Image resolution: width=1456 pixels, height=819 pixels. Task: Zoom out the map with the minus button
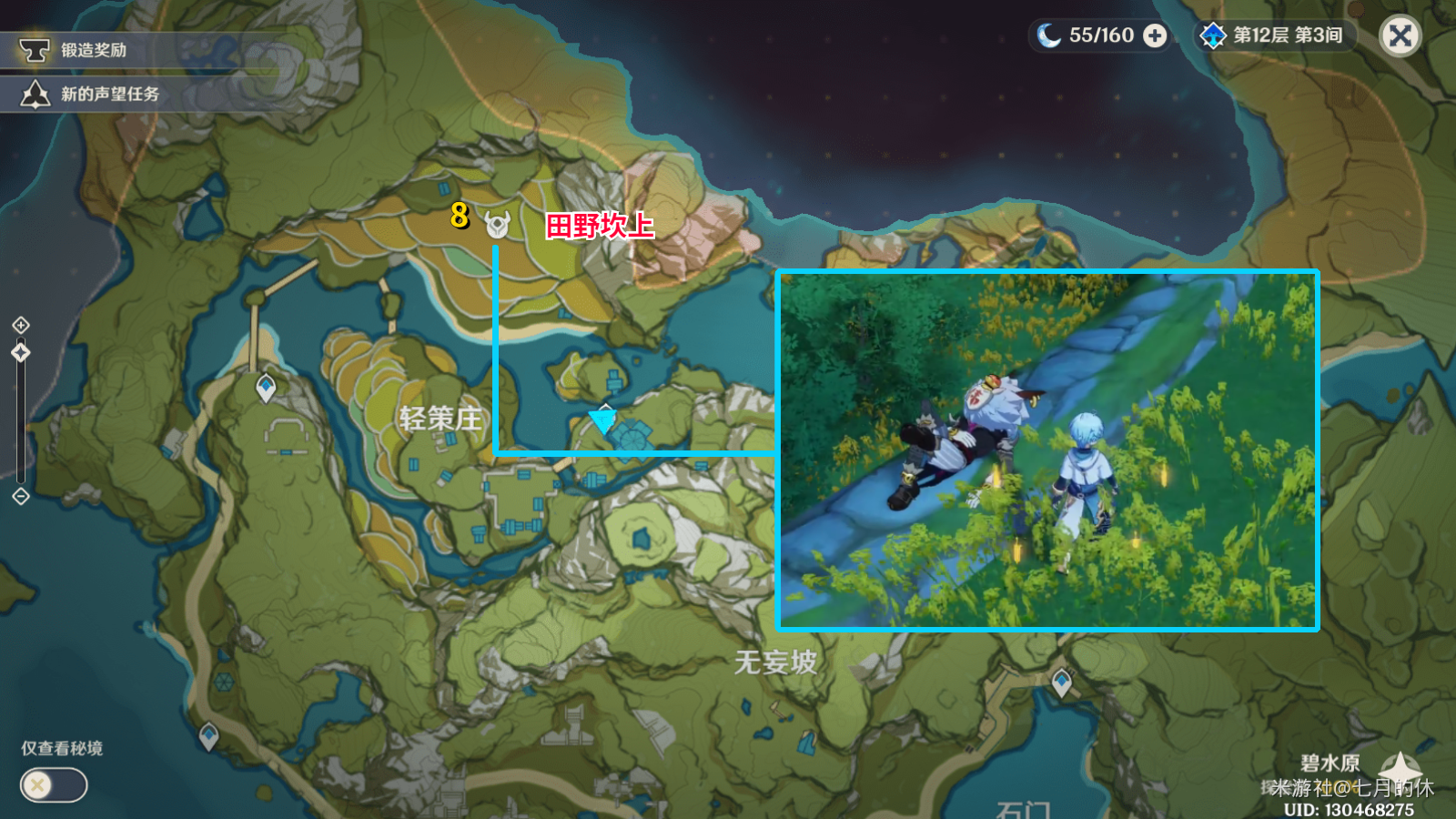(21, 496)
